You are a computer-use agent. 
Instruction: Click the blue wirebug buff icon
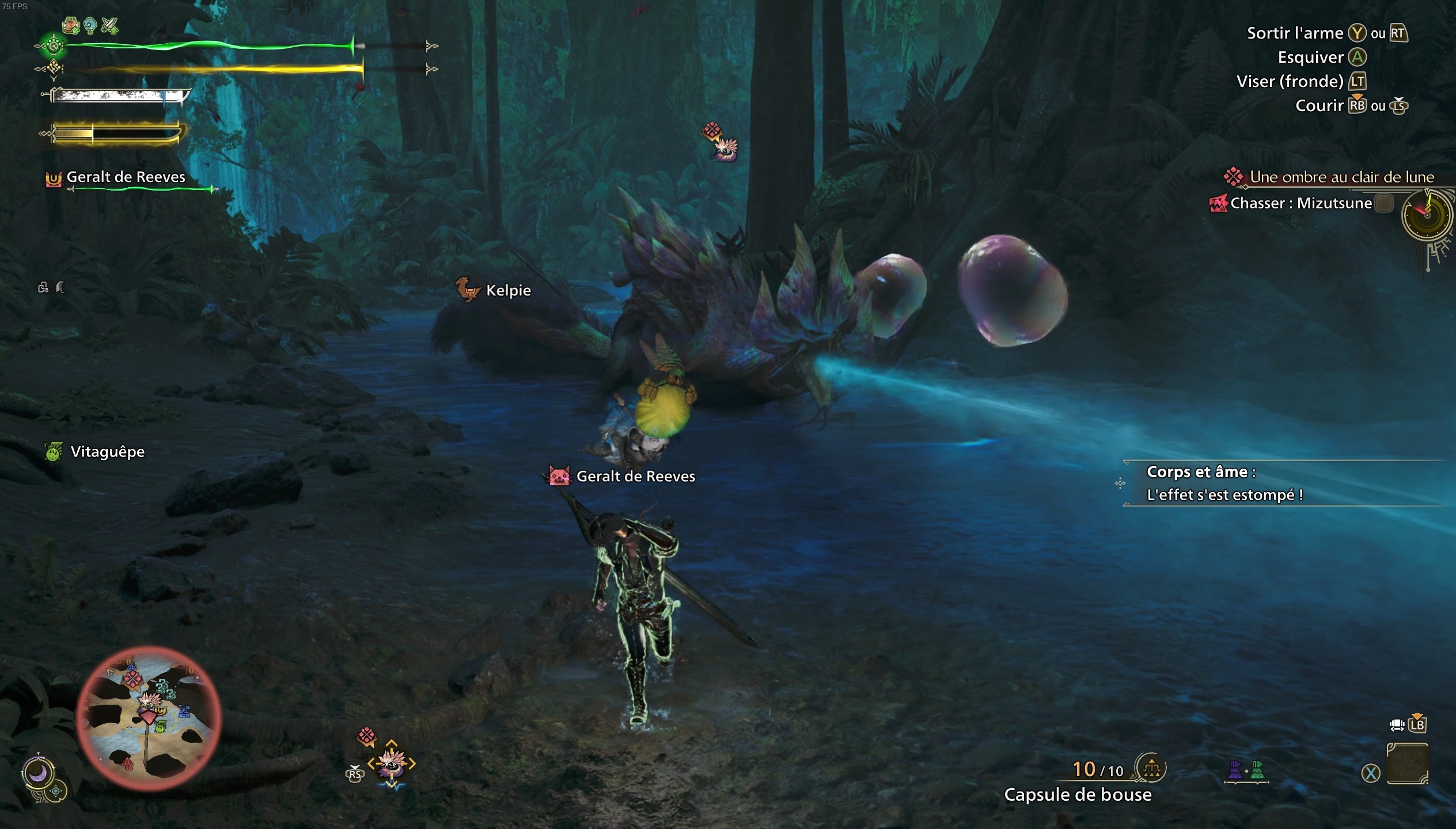(x=90, y=25)
